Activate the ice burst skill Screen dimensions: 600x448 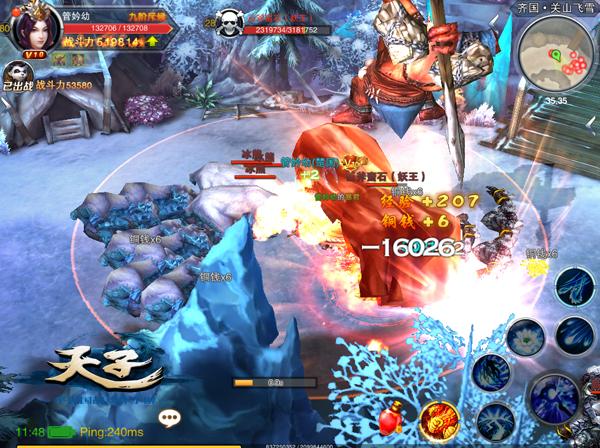(x=494, y=422)
